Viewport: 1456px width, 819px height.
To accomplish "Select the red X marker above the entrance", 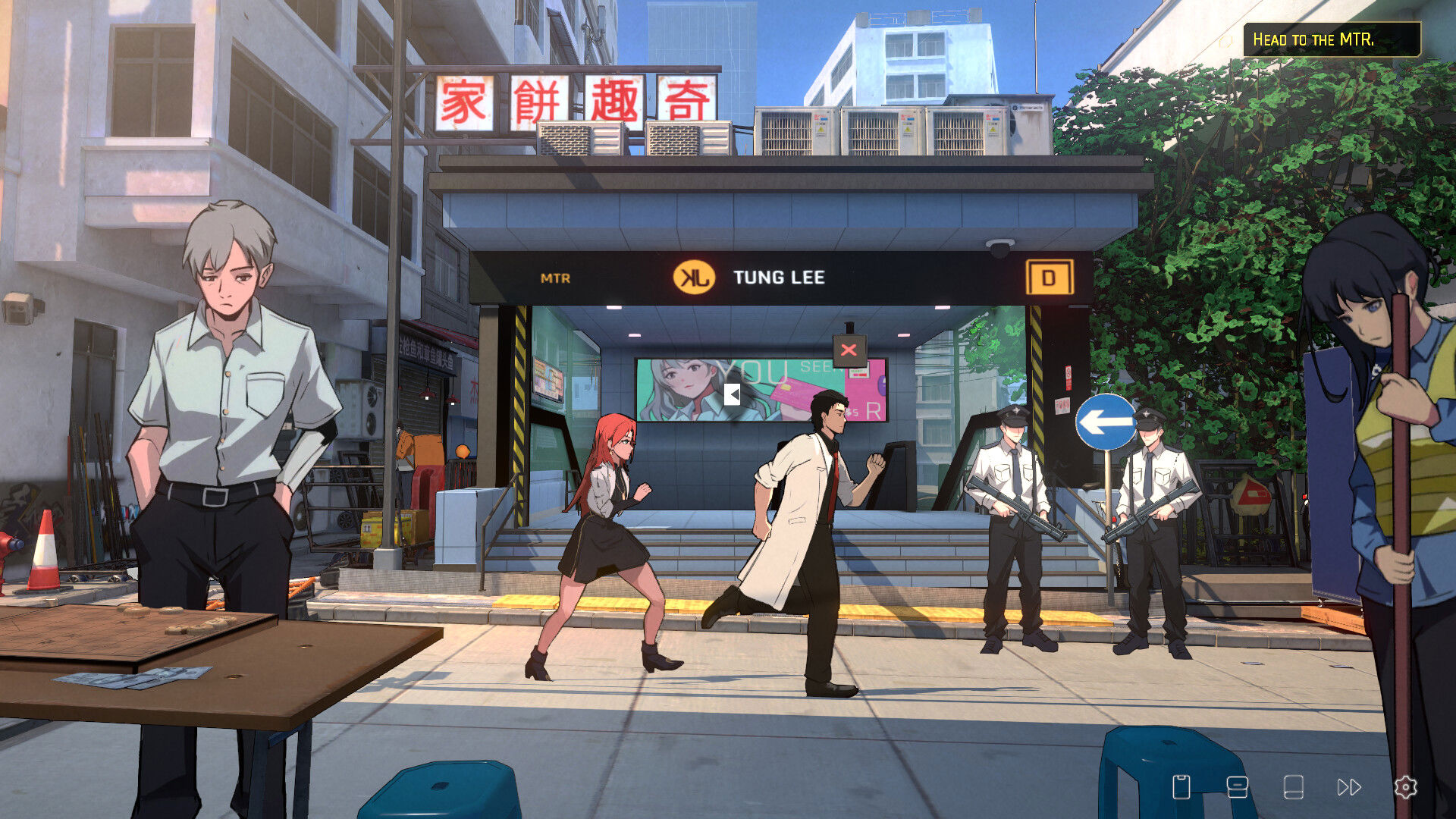I will 849,350.
